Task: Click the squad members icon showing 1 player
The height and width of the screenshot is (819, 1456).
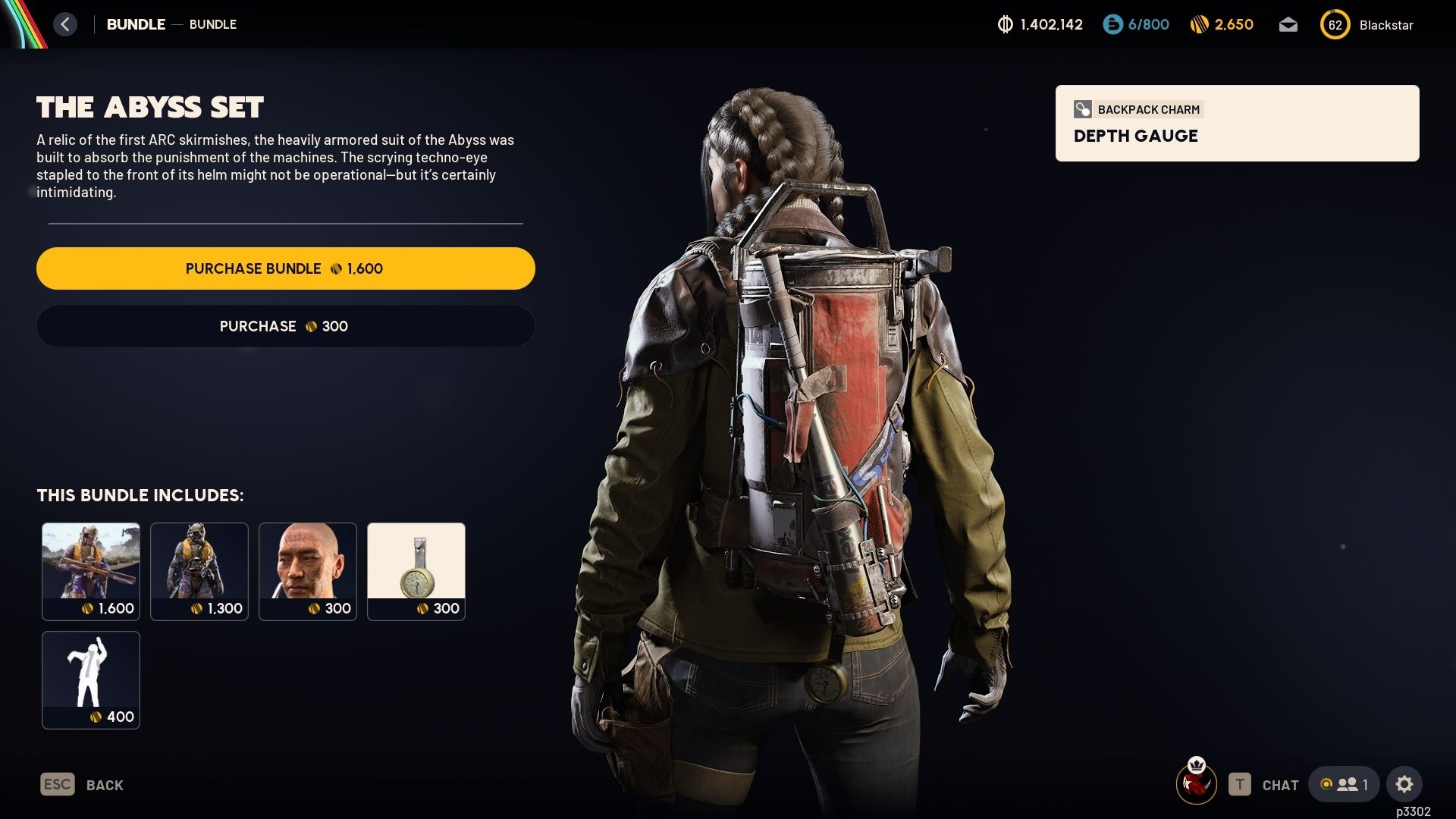Action: [x=1345, y=785]
